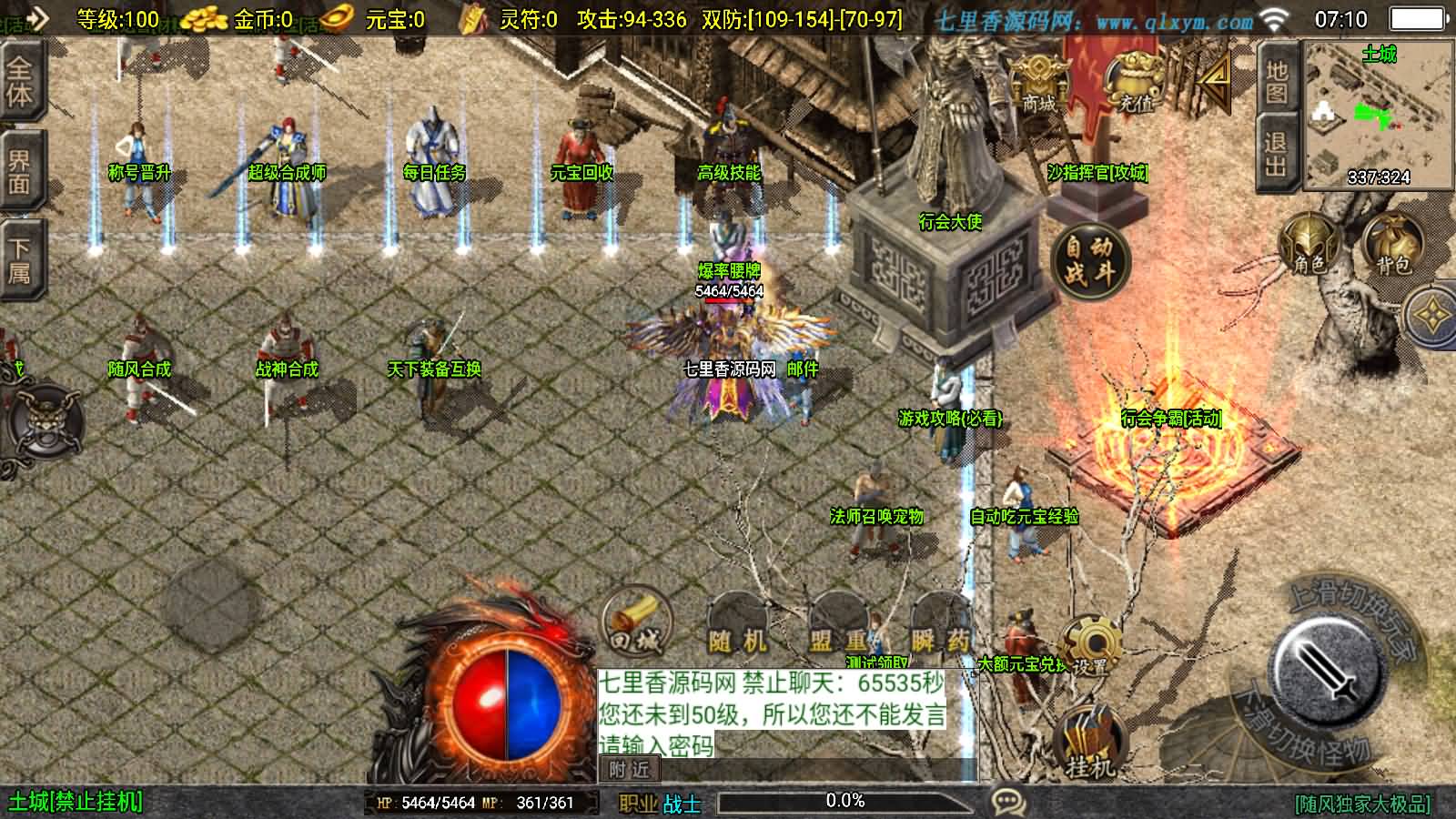Open the 下属 side tab

tap(20, 259)
